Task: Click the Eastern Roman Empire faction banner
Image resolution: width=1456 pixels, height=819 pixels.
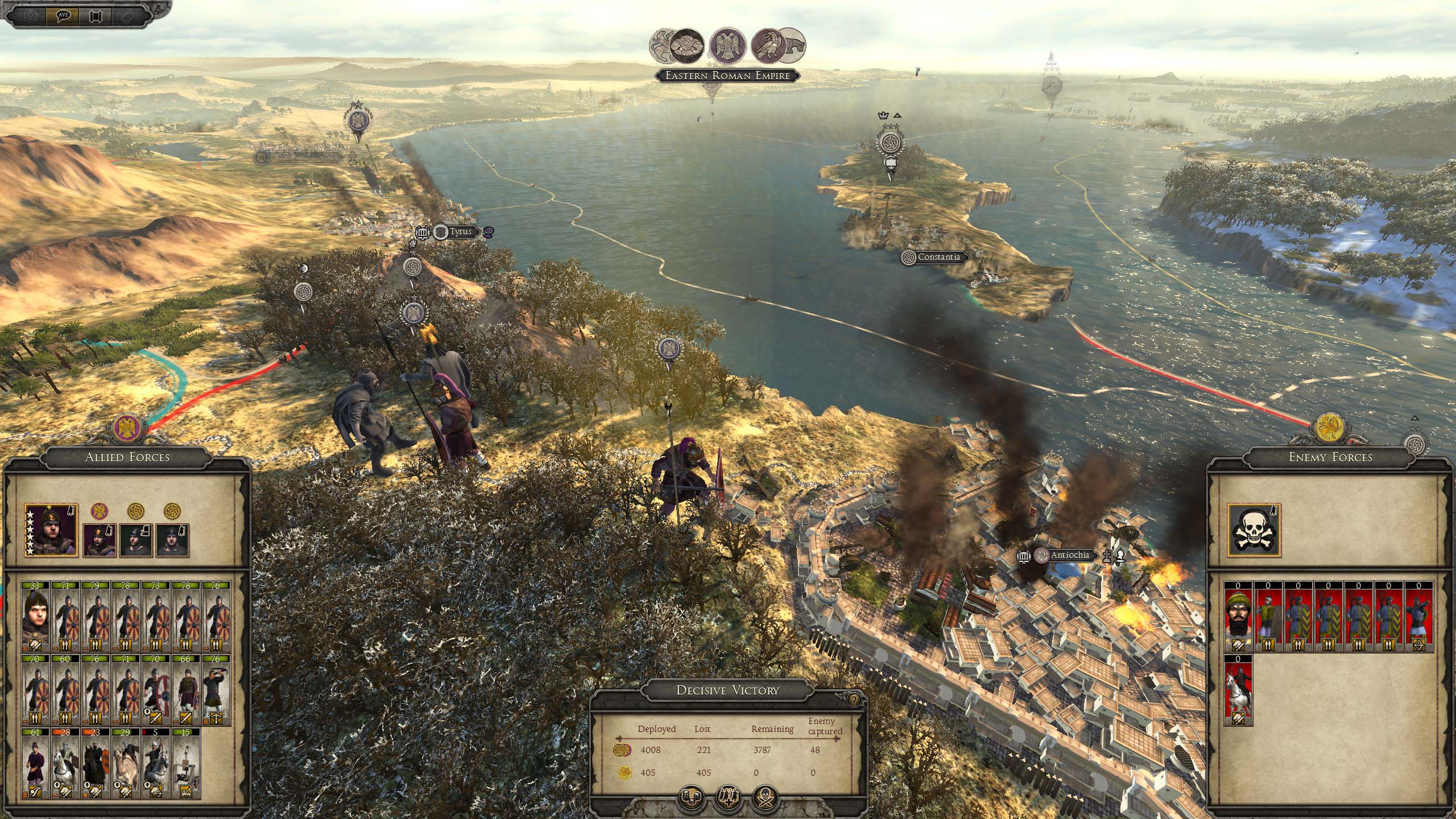Action: pyautogui.click(x=728, y=75)
